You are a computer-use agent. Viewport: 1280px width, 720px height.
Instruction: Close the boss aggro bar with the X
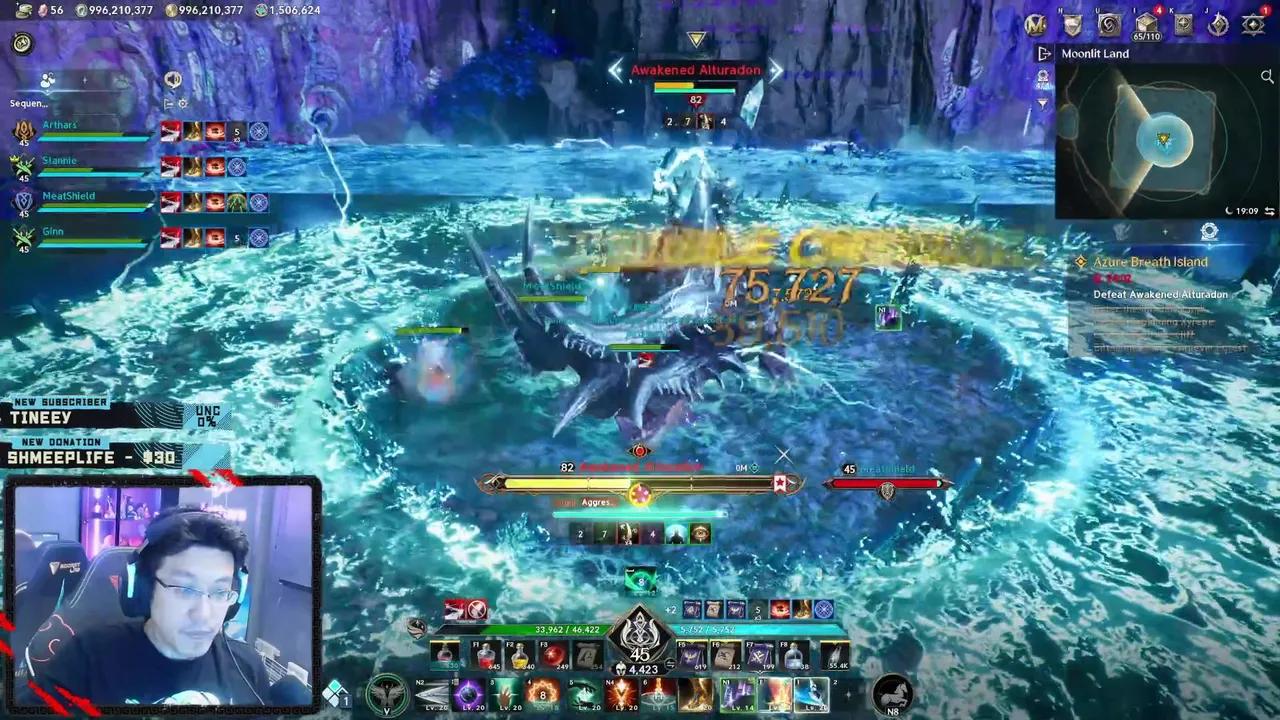click(783, 456)
